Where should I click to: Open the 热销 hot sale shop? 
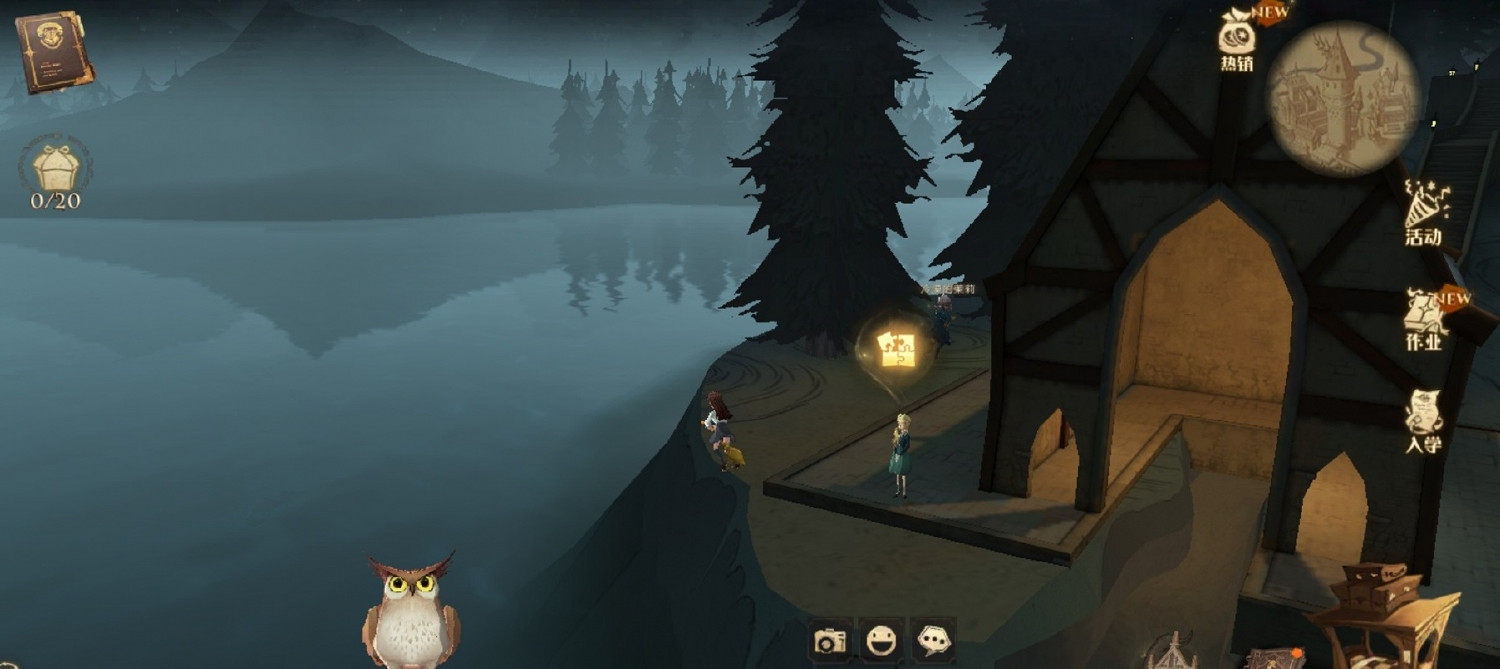coord(1237,38)
